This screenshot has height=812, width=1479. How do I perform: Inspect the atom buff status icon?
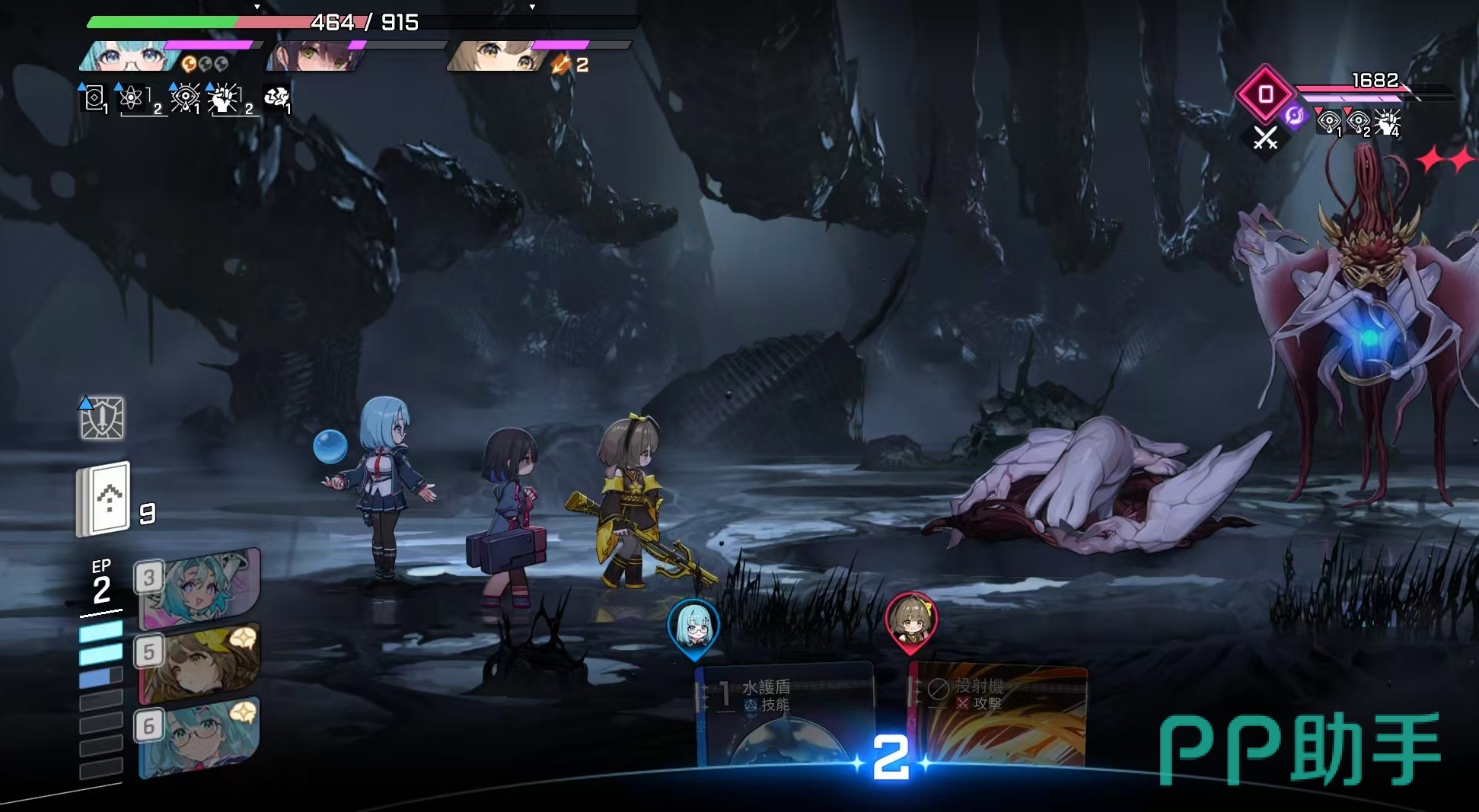[132, 99]
